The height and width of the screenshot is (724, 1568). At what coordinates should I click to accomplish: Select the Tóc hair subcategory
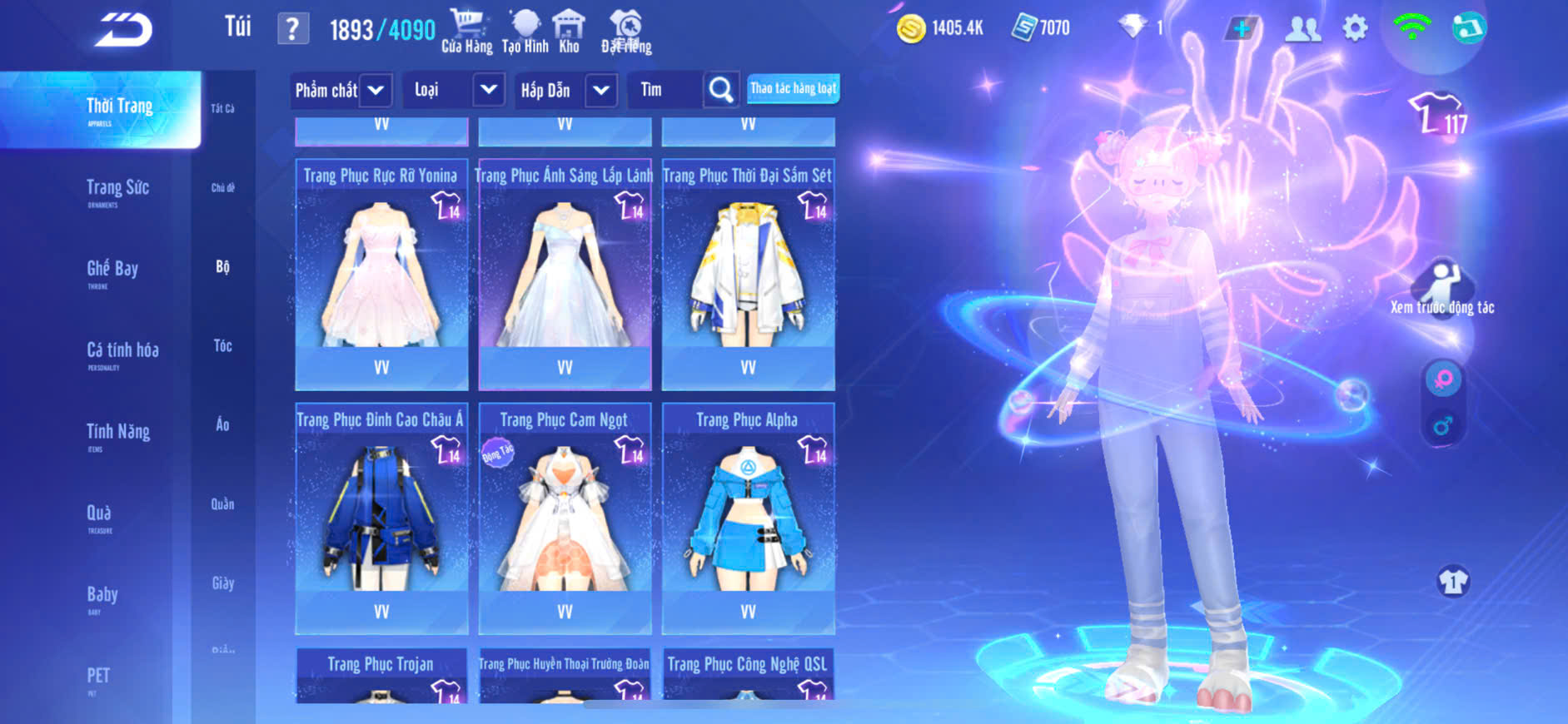(x=222, y=345)
